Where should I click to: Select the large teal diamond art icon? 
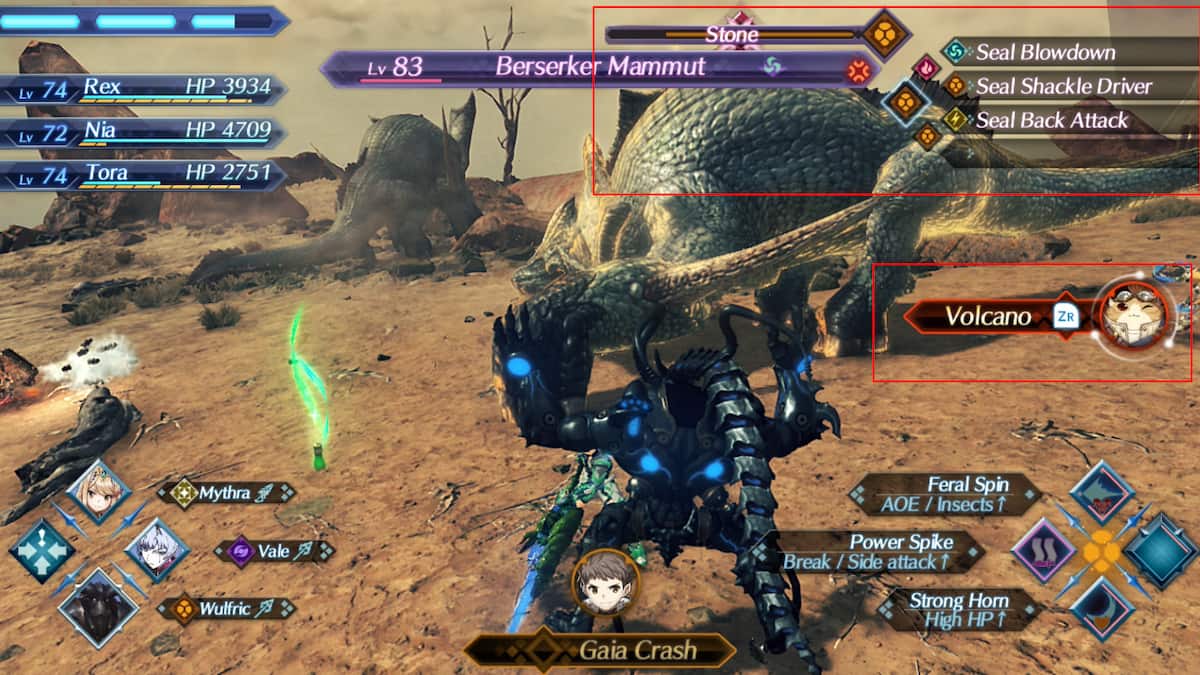click(1160, 551)
